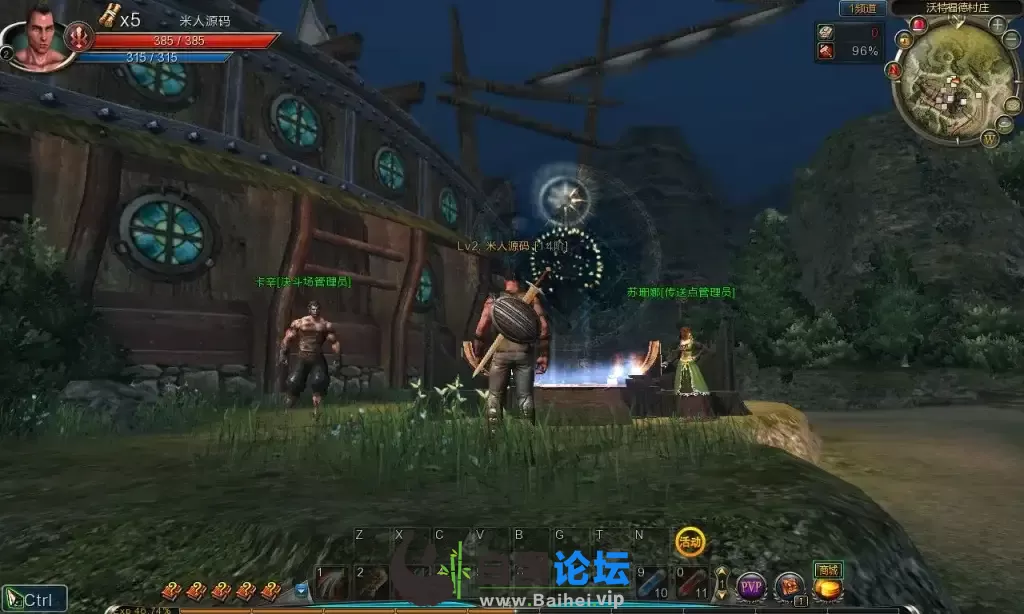Click the red siren icon on minimap
The width and height of the screenshot is (1024, 614).
click(918, 24)
